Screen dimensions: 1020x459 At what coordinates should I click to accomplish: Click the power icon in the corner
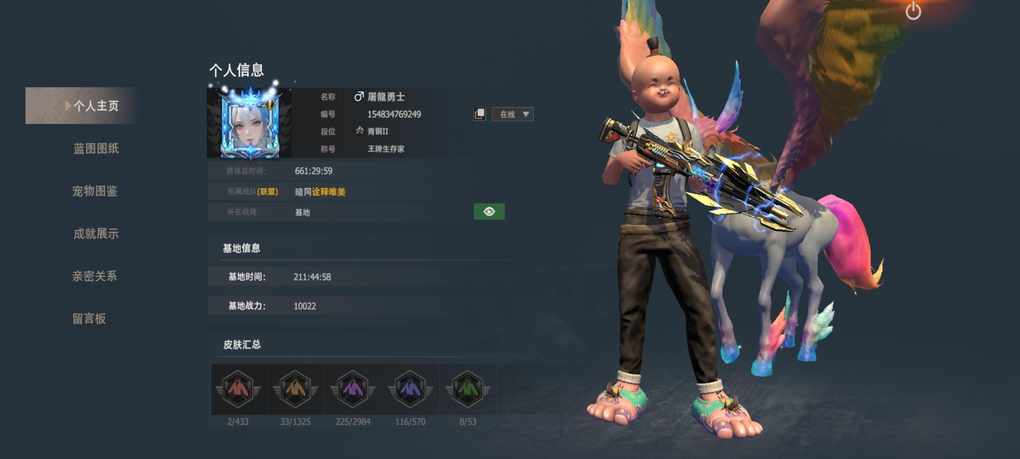click(x=913, y=11)
